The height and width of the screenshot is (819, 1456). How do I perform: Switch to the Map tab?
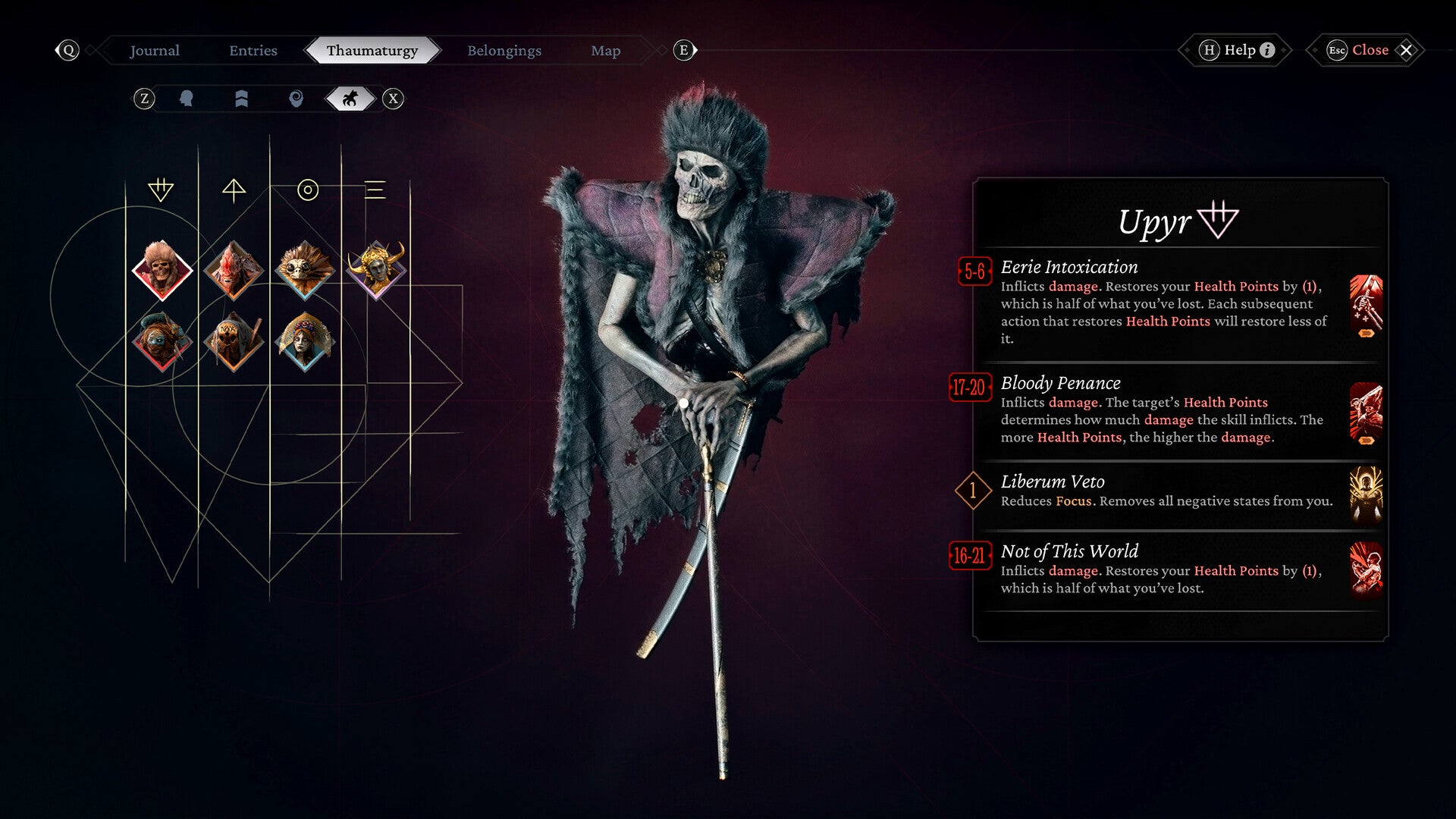click(605, 51)
